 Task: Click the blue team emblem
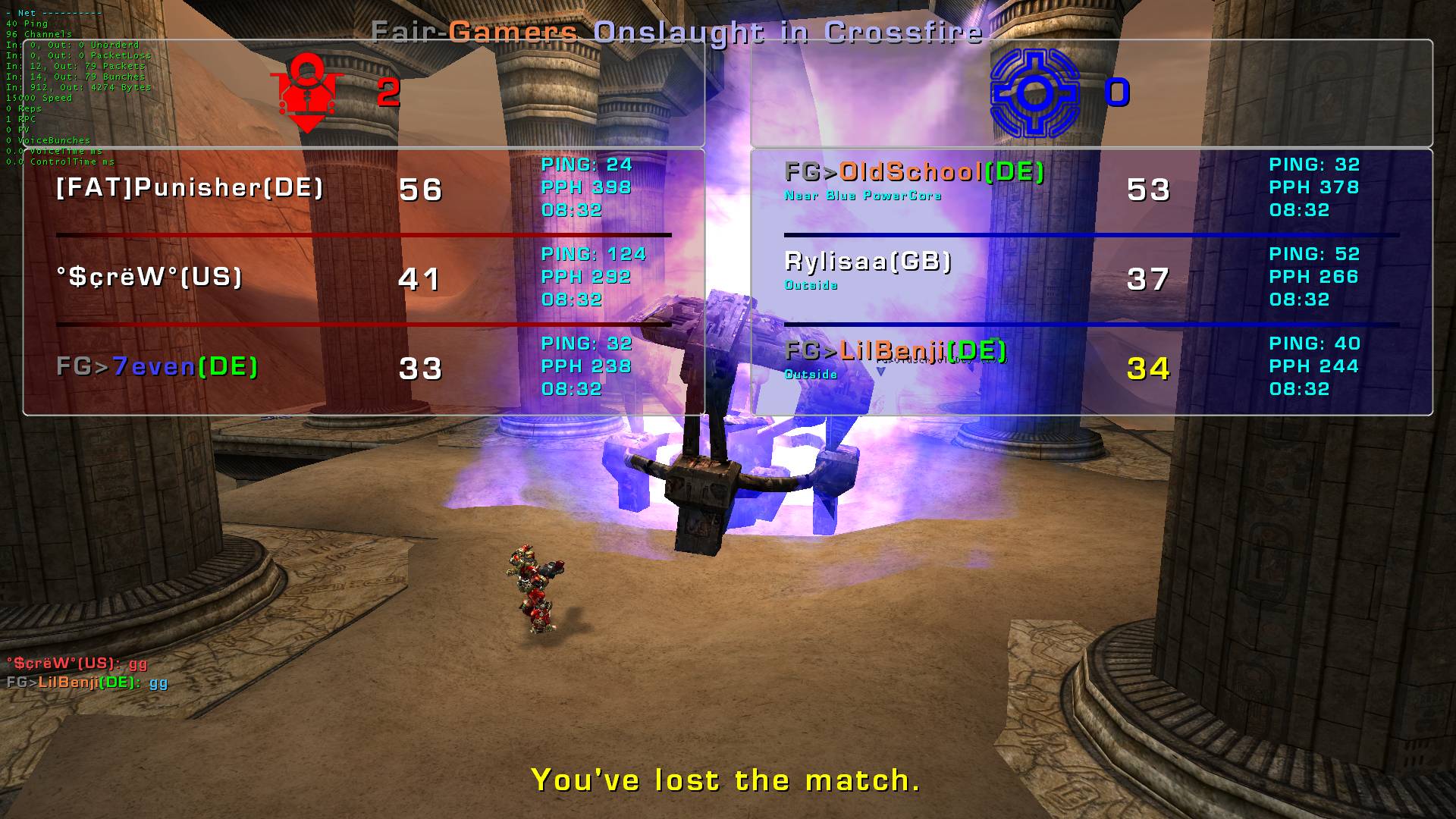1034,93
